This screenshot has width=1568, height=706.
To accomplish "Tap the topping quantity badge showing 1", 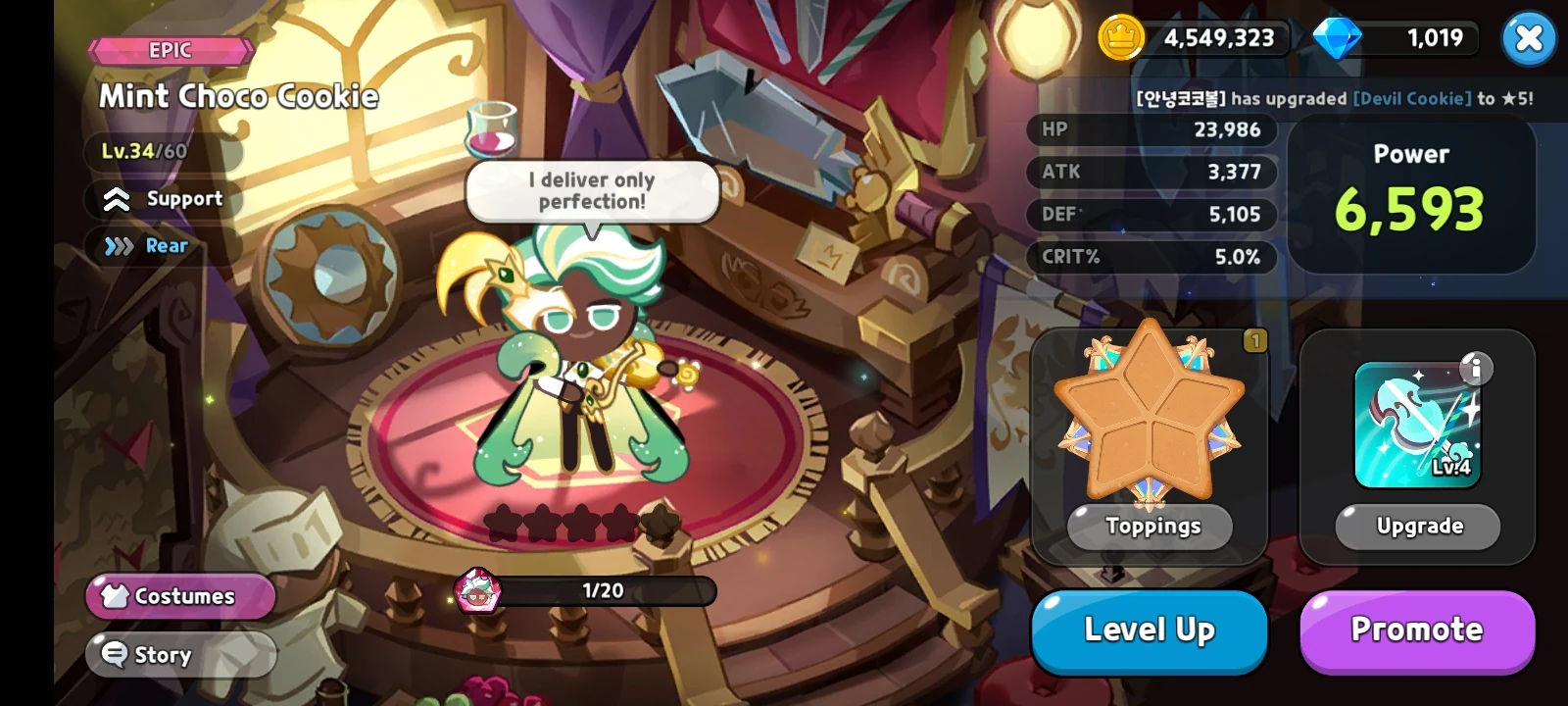I will pos(1257,338).
